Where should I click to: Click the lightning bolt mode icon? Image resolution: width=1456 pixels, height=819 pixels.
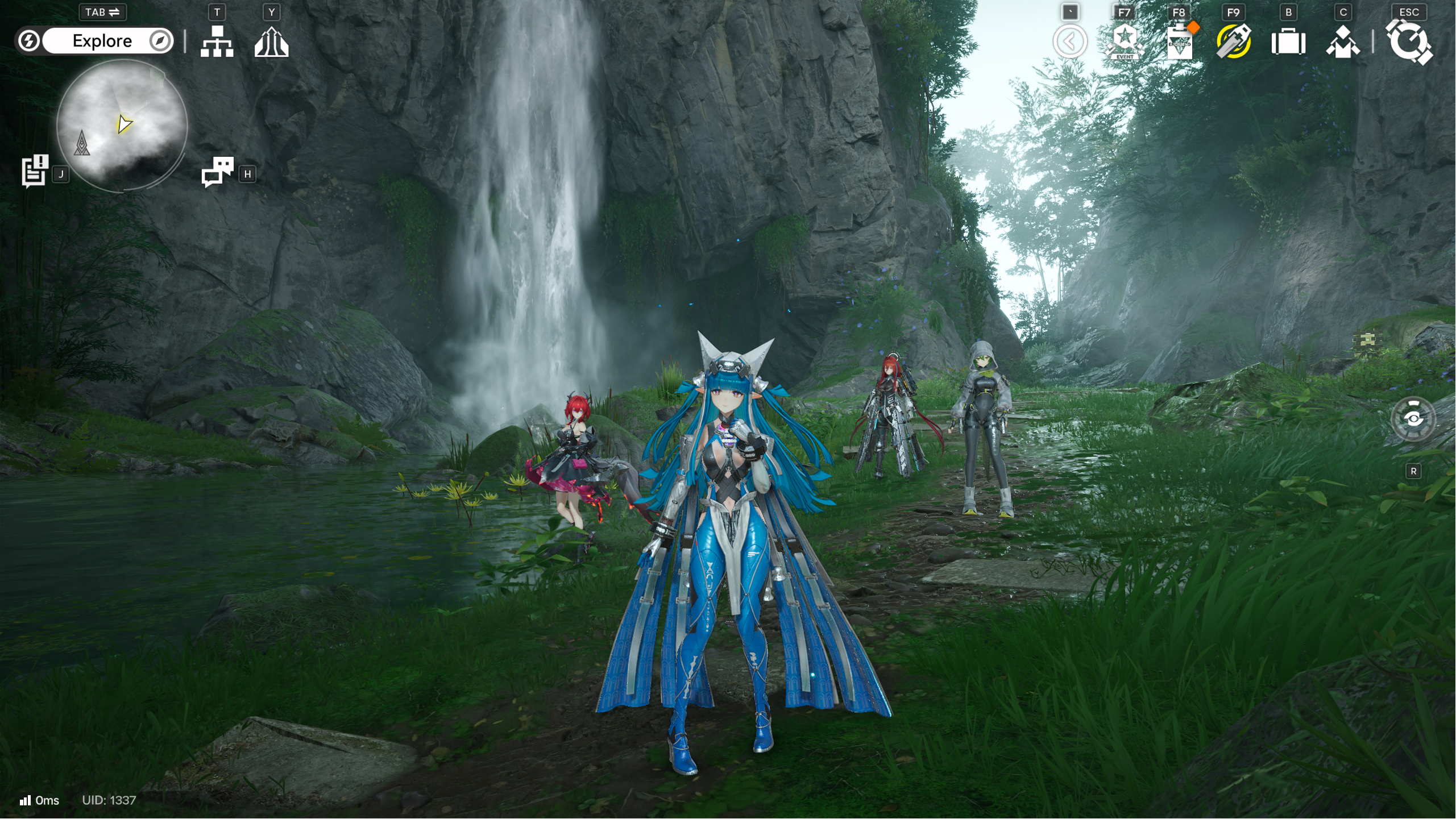pyautogui.click(x=28, y=41)
